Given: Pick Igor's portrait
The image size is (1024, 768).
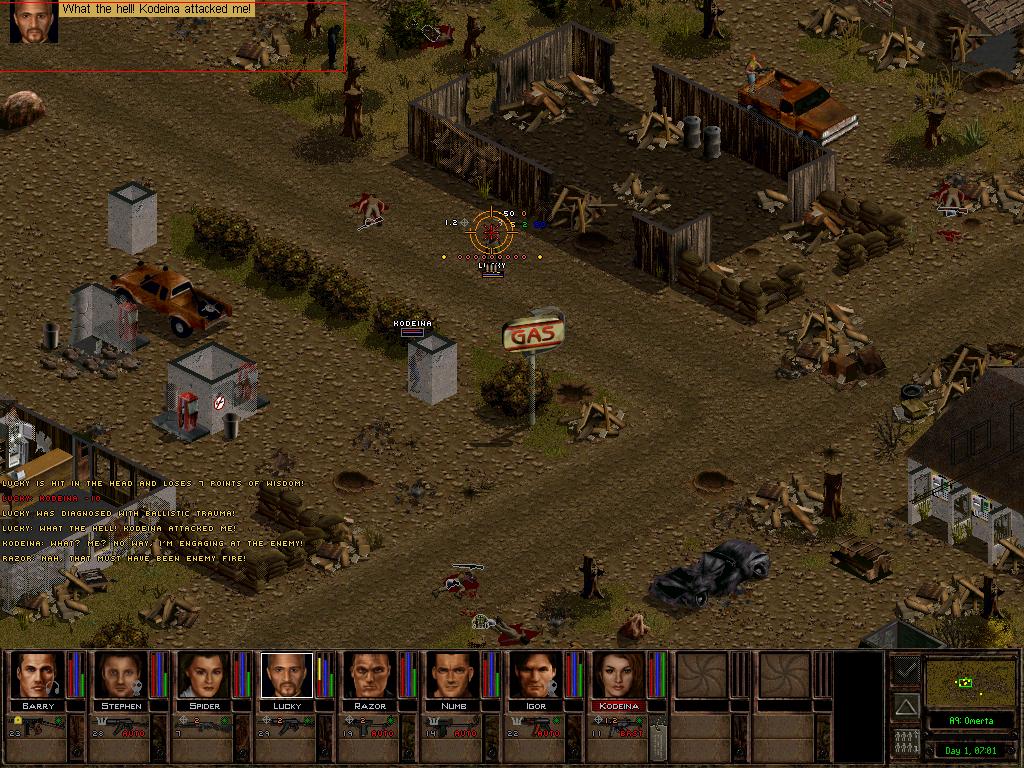Looking at the screenshot, I should point(535,675).
